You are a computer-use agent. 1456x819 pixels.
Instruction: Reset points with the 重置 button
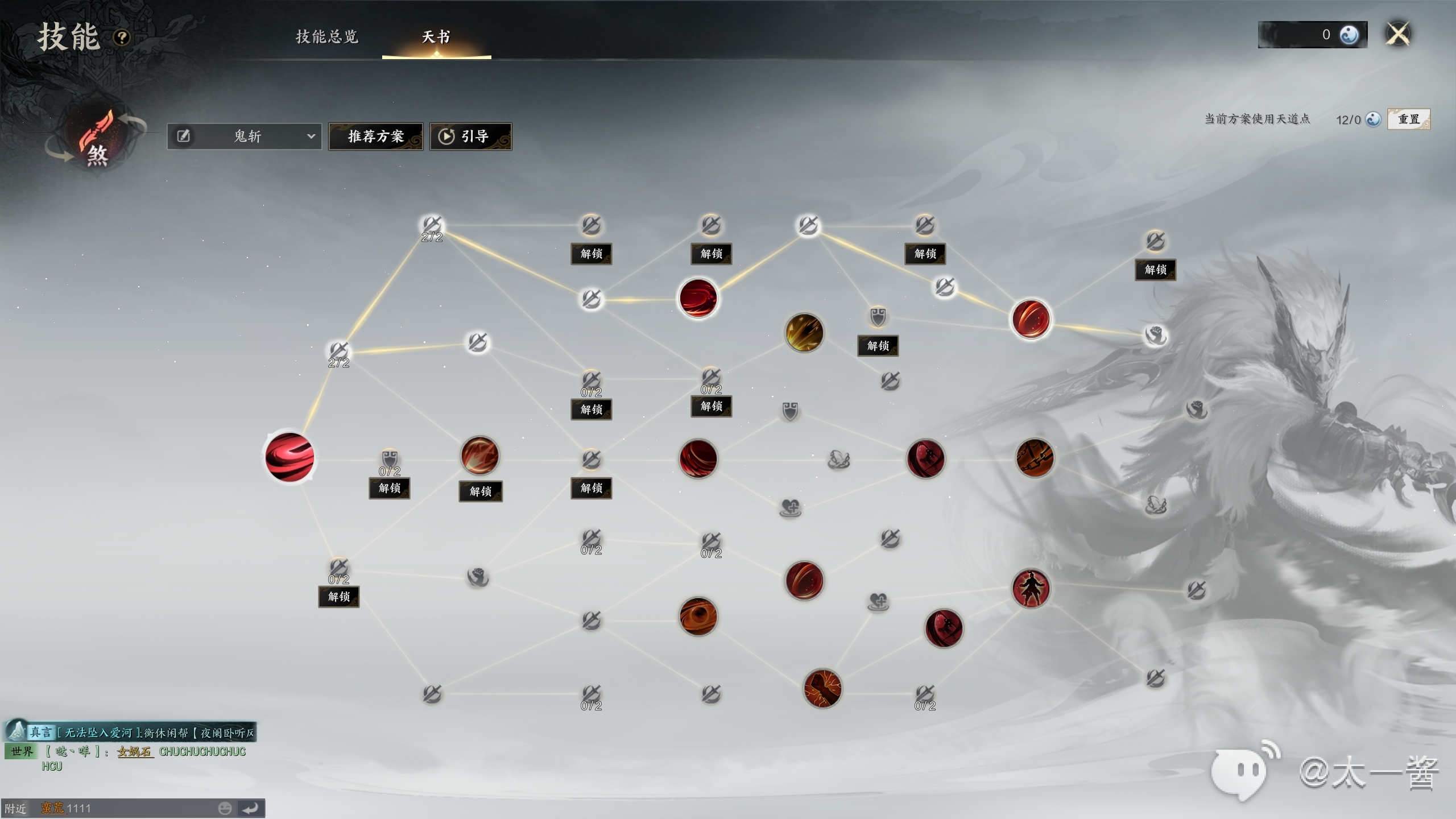tap(1408, 119)
